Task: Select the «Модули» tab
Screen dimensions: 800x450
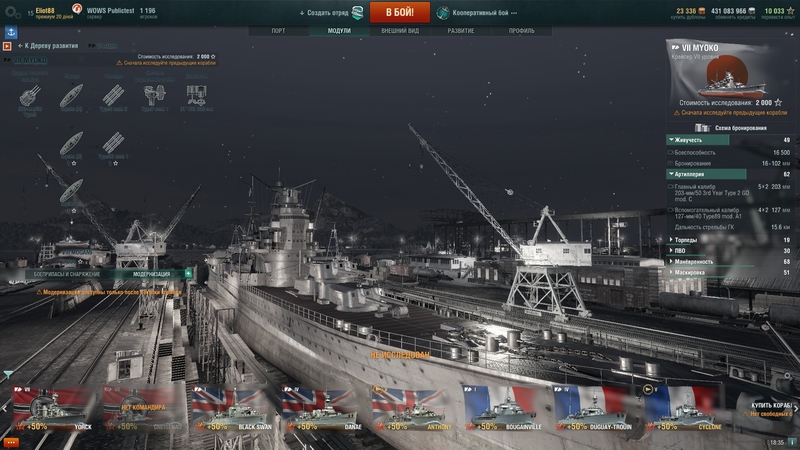Action: pos(338,31)
